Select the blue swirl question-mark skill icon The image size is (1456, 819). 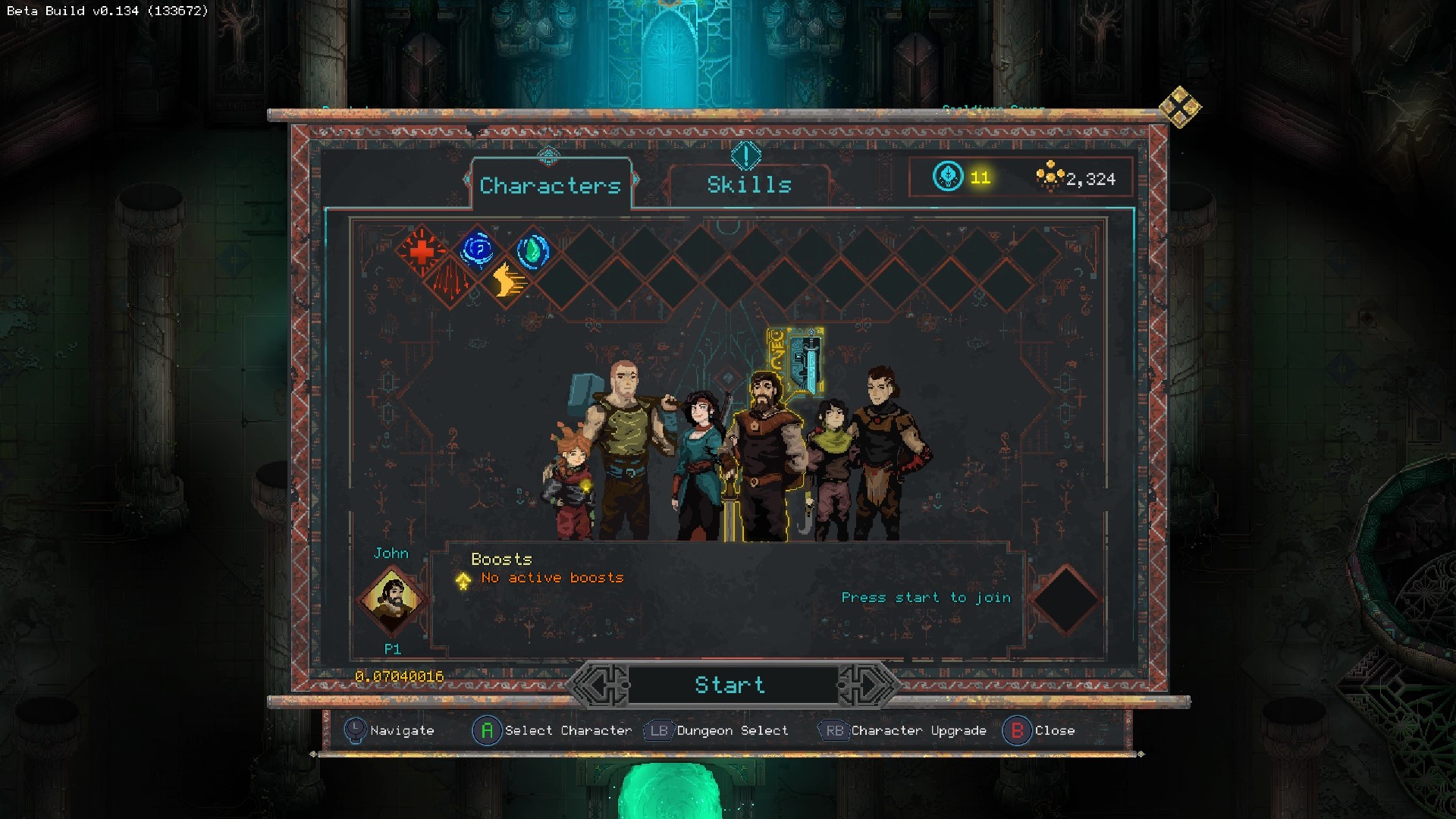pyautogui.click(x=478, y=249)
